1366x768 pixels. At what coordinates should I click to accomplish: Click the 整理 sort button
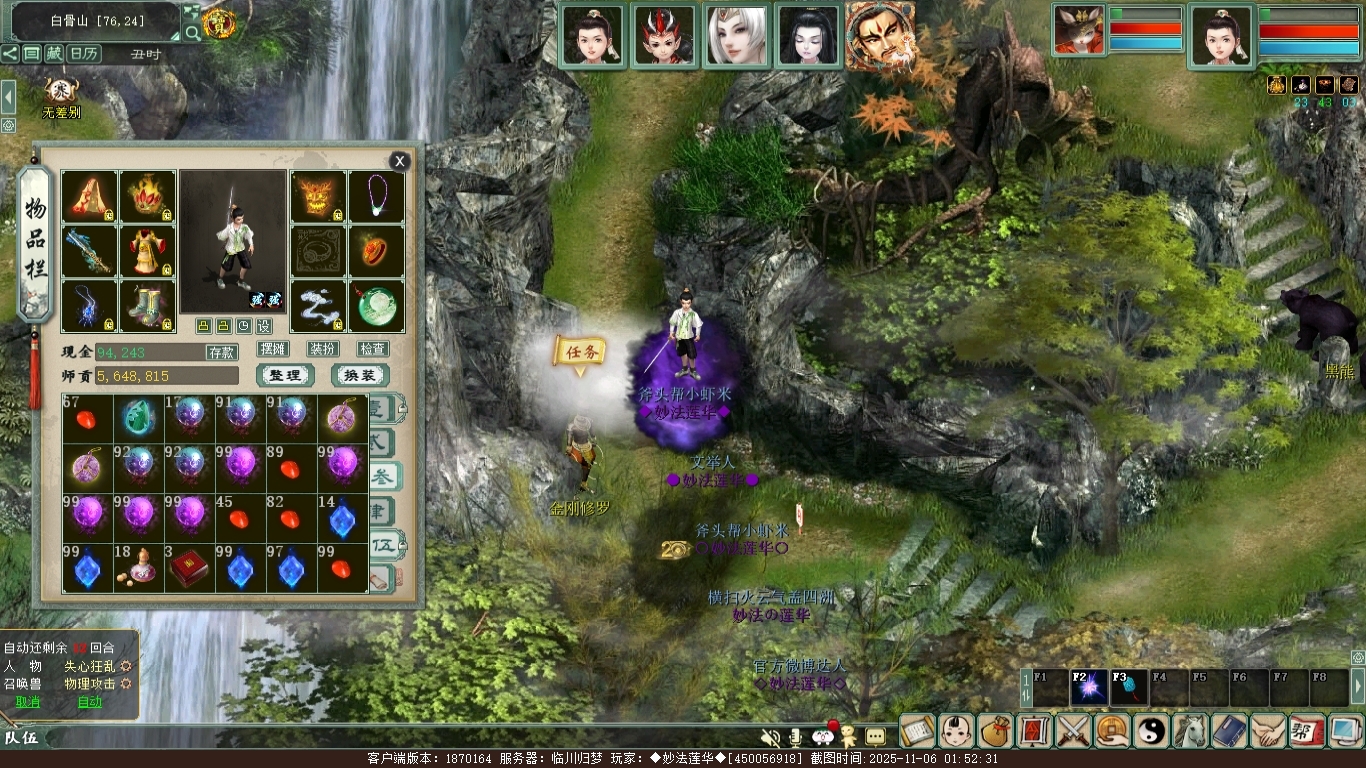(285, 376)
